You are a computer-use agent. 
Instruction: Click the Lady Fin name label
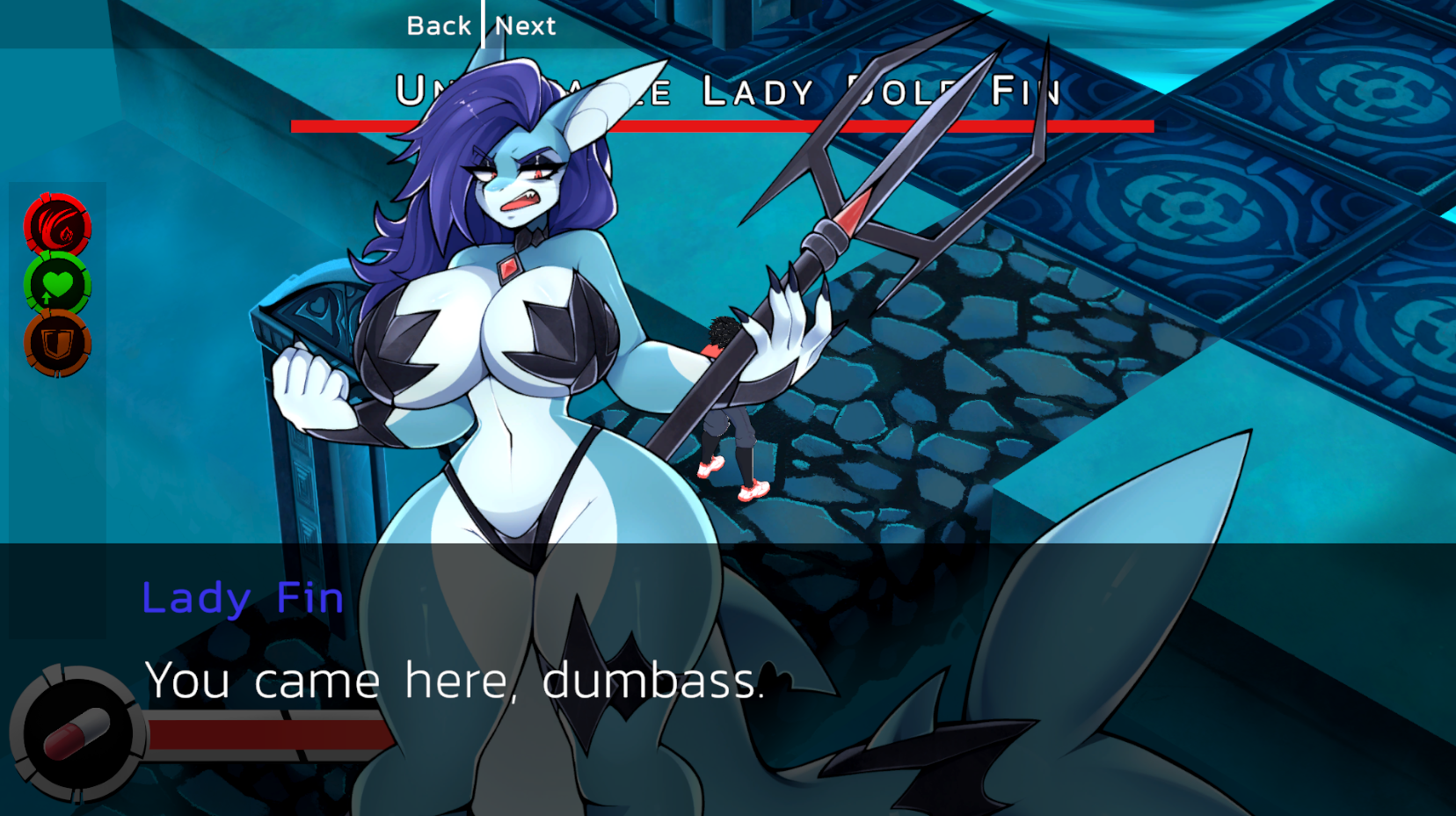244,597
